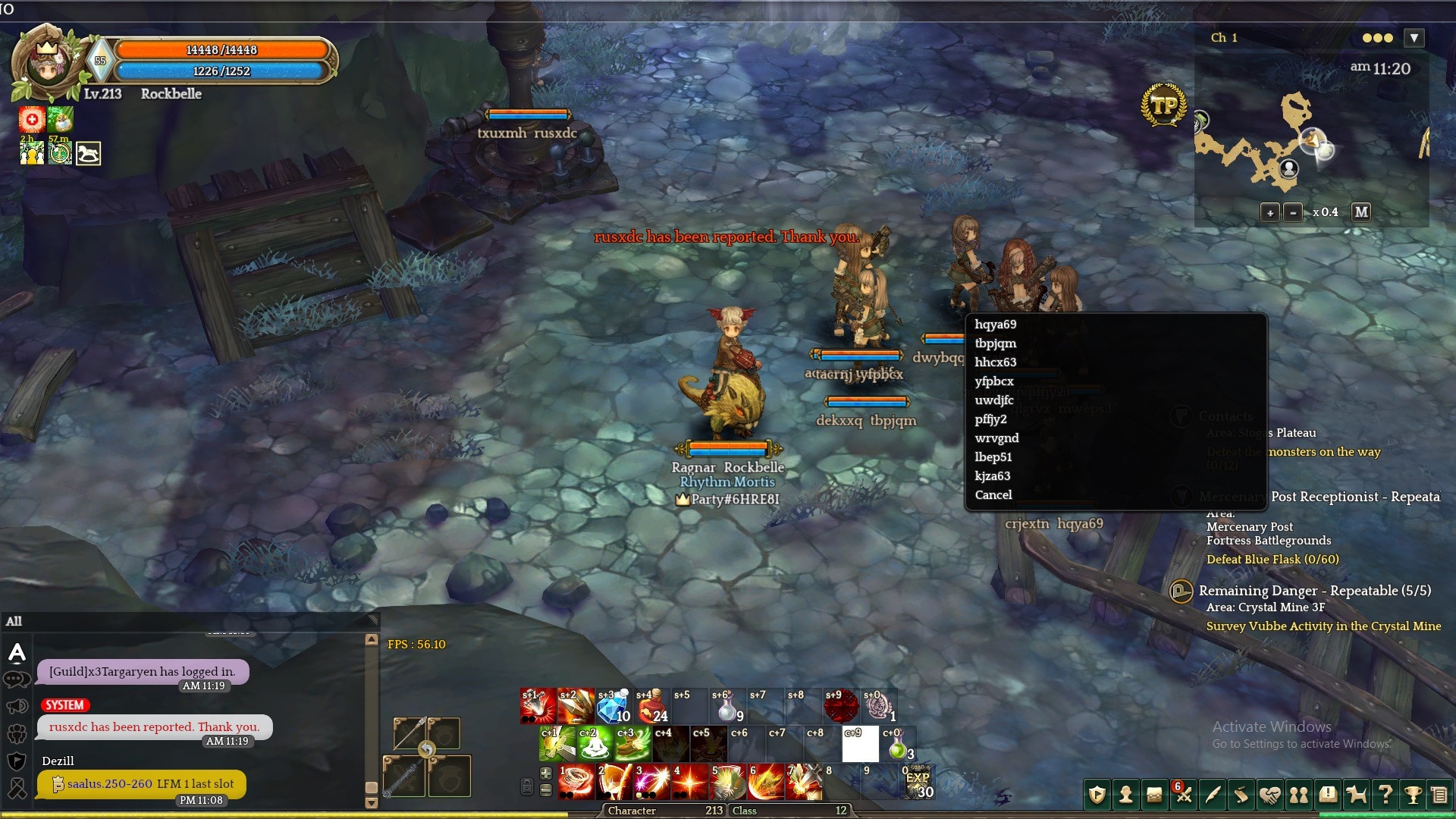Open the TP shop coin icon

[x=1163, y=105]
